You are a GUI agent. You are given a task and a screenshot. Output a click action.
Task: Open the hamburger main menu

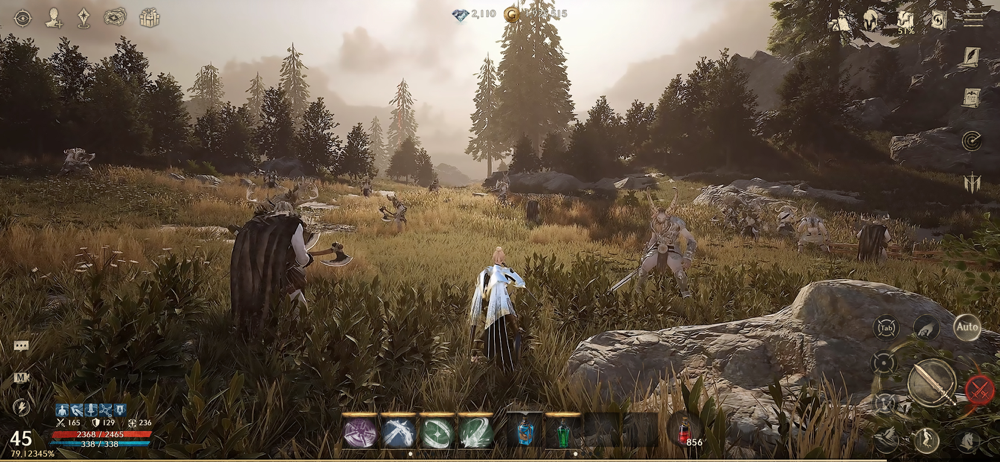[972, 19]
